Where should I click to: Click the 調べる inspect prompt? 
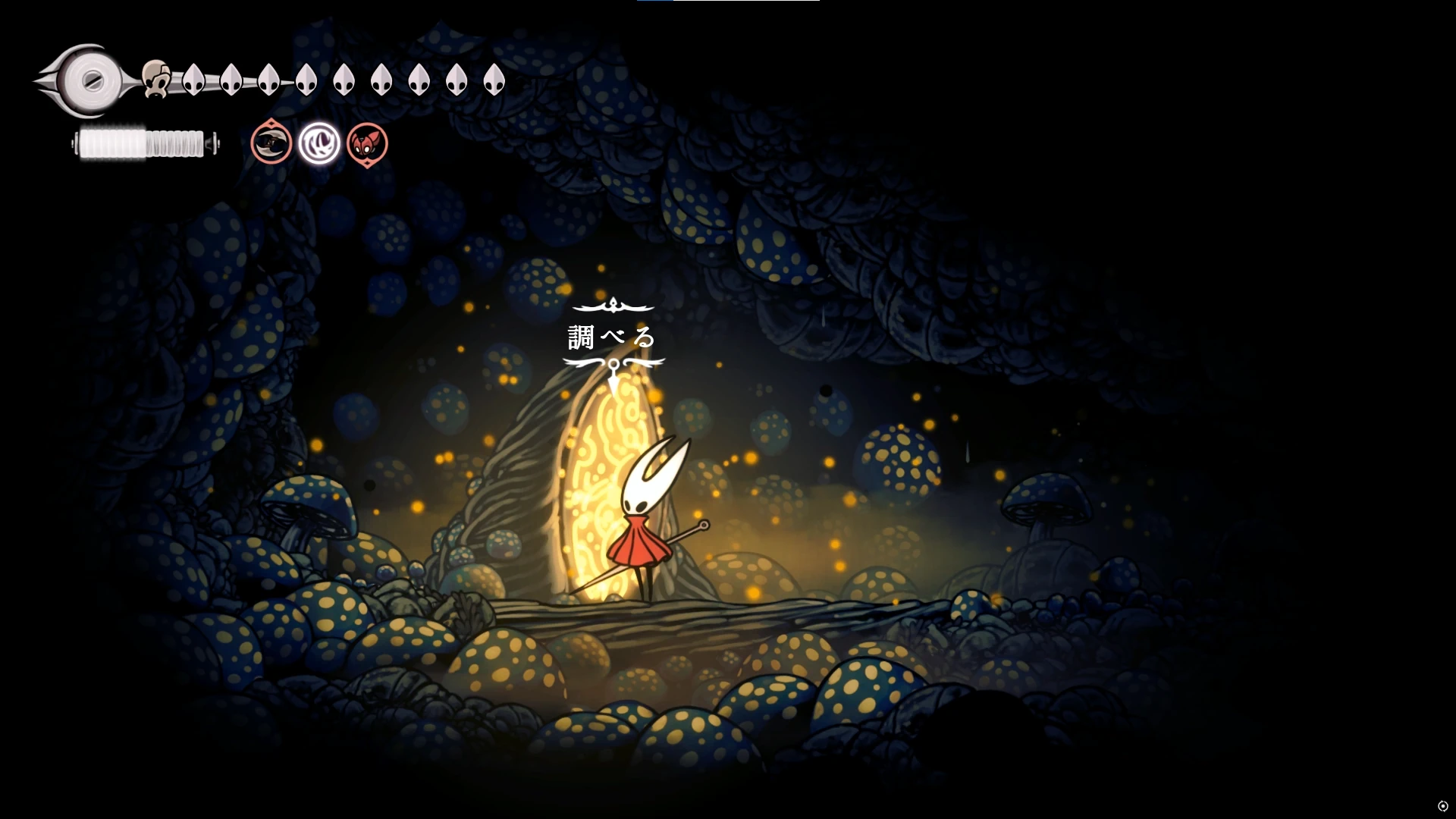pyautogui.click(x=612, y=337)
